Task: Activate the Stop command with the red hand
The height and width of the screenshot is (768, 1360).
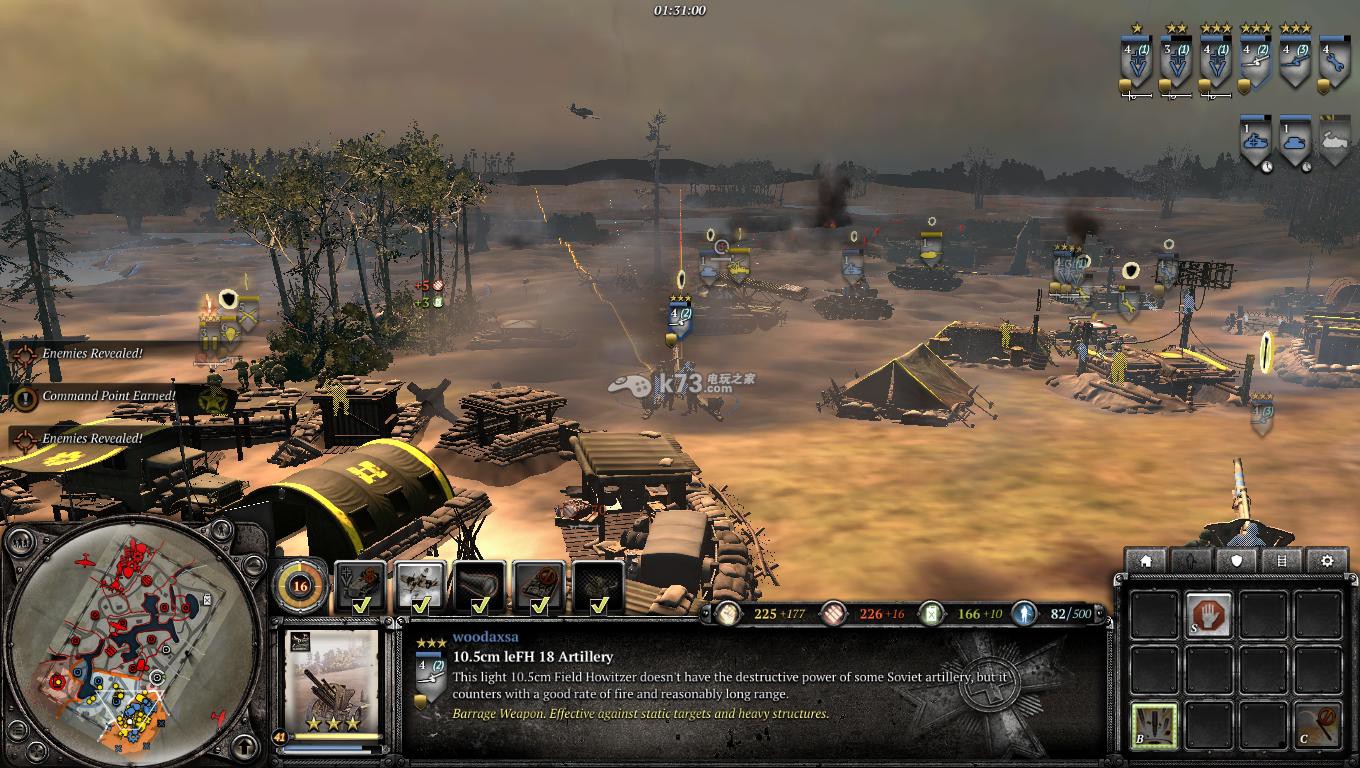Action: (x=1208, y=614)
